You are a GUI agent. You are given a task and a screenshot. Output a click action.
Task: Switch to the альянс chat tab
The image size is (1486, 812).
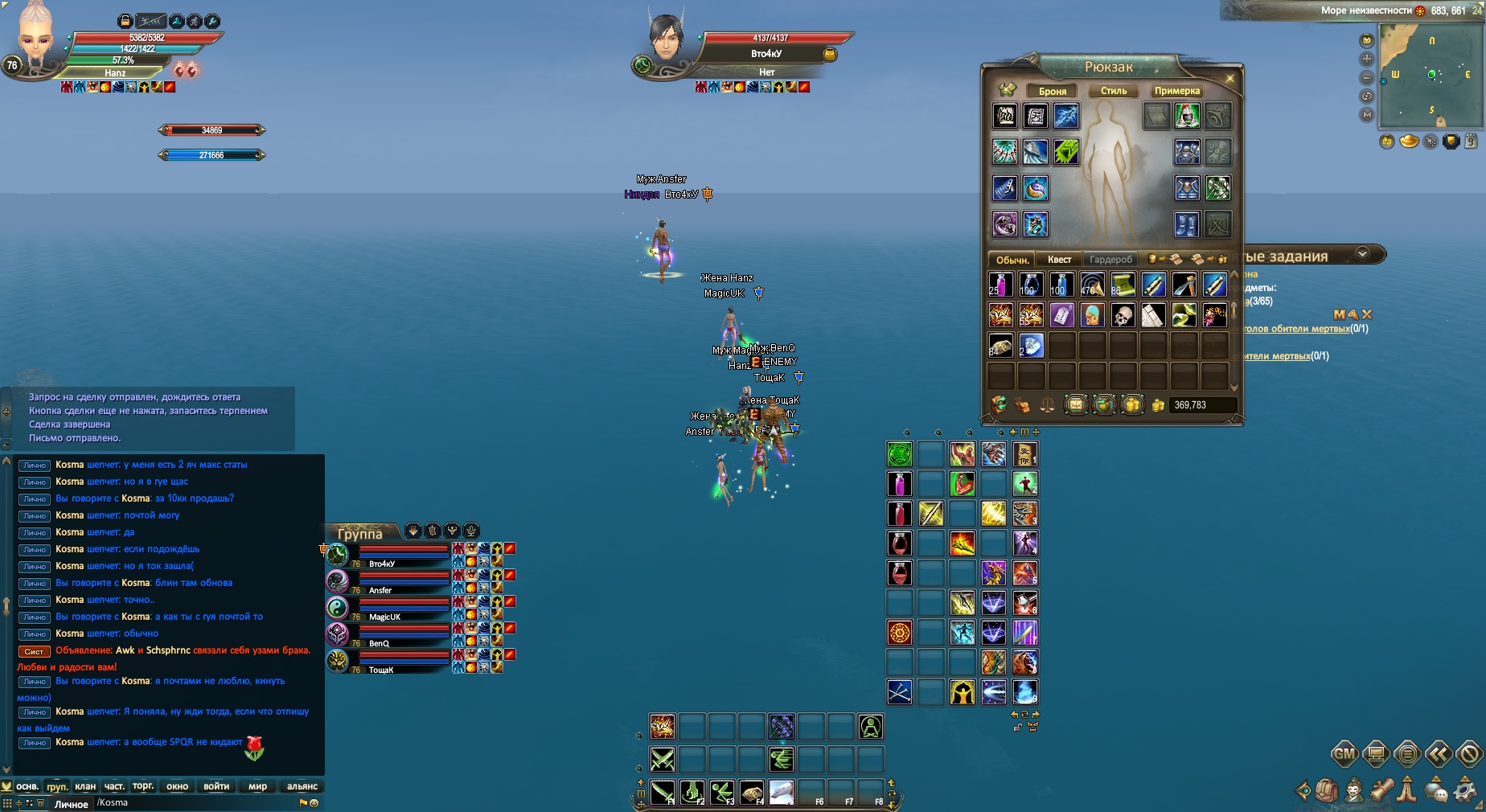coord(302,786)
